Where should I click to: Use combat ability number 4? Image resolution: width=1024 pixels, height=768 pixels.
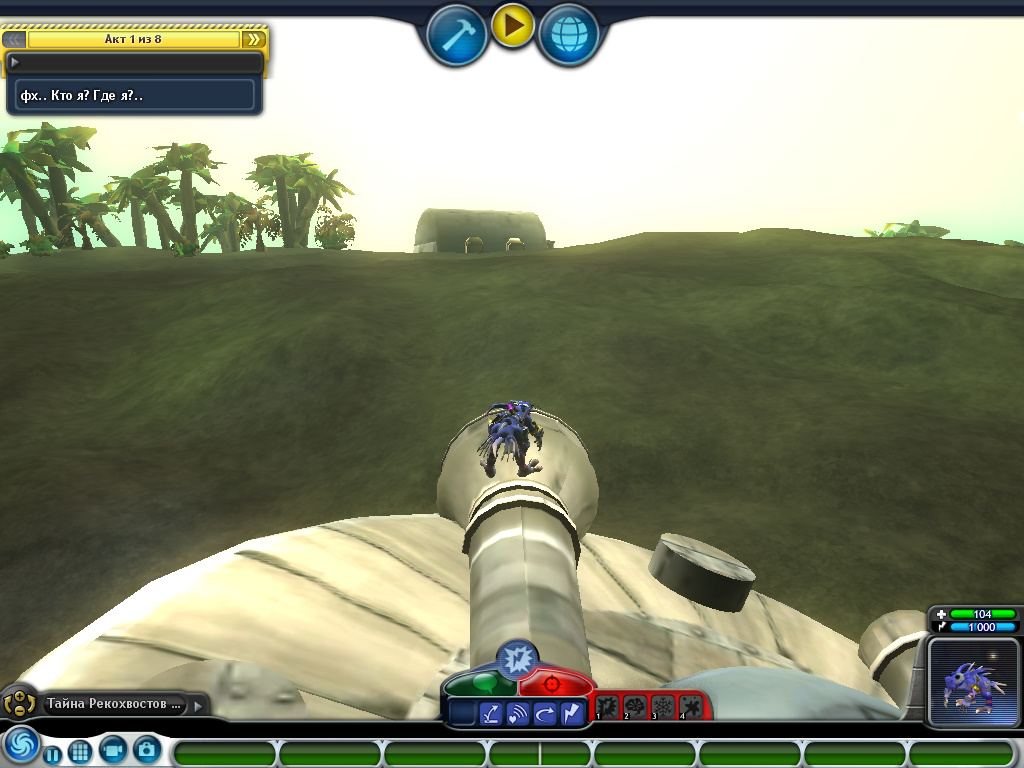tap(690, 707)
